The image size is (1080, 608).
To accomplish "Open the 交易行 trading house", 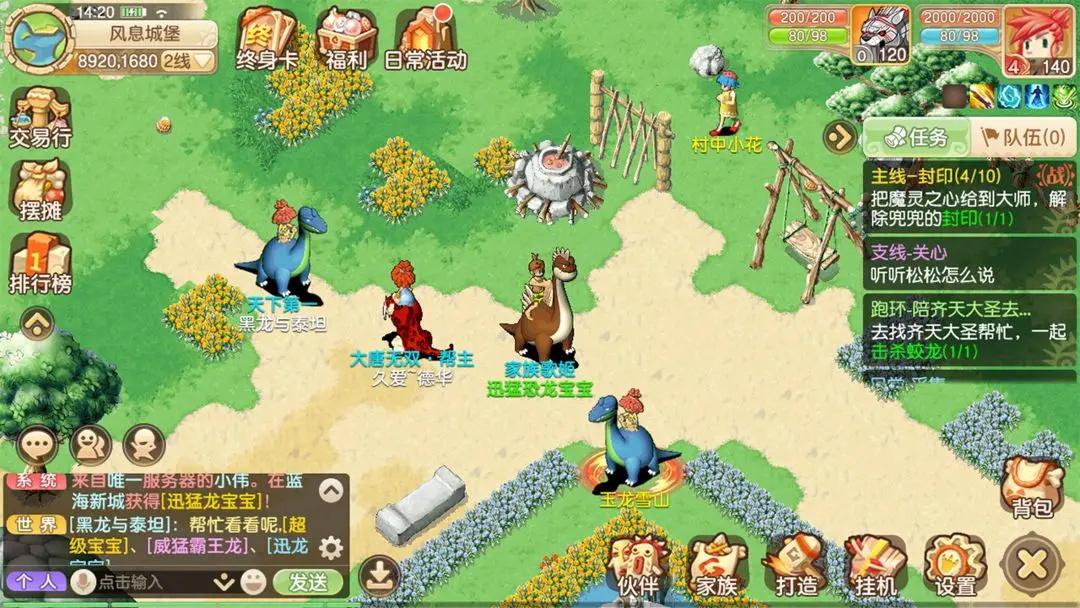I will [x=40, y=118].
